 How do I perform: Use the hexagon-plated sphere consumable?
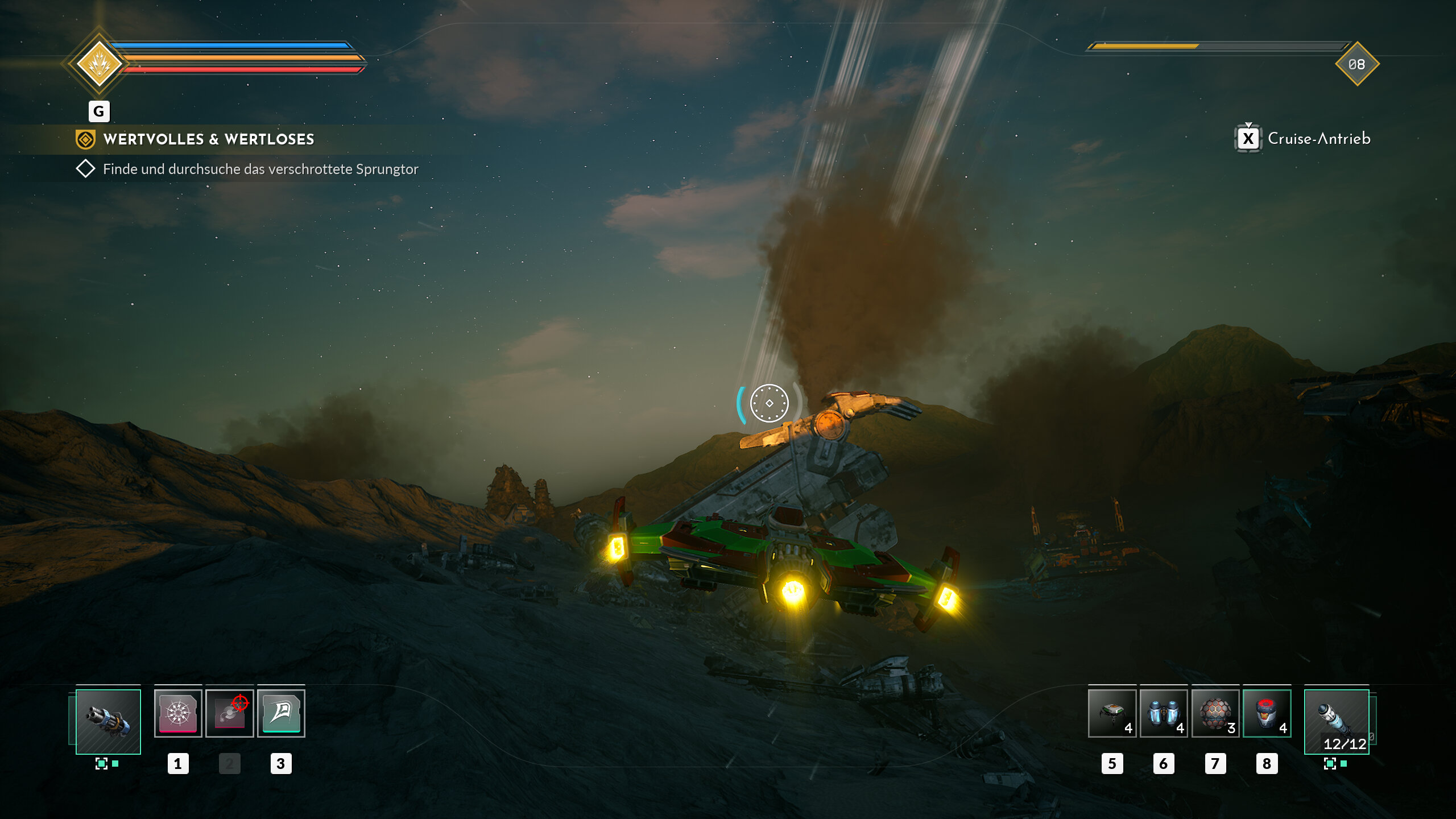[x=1215, y=713]
